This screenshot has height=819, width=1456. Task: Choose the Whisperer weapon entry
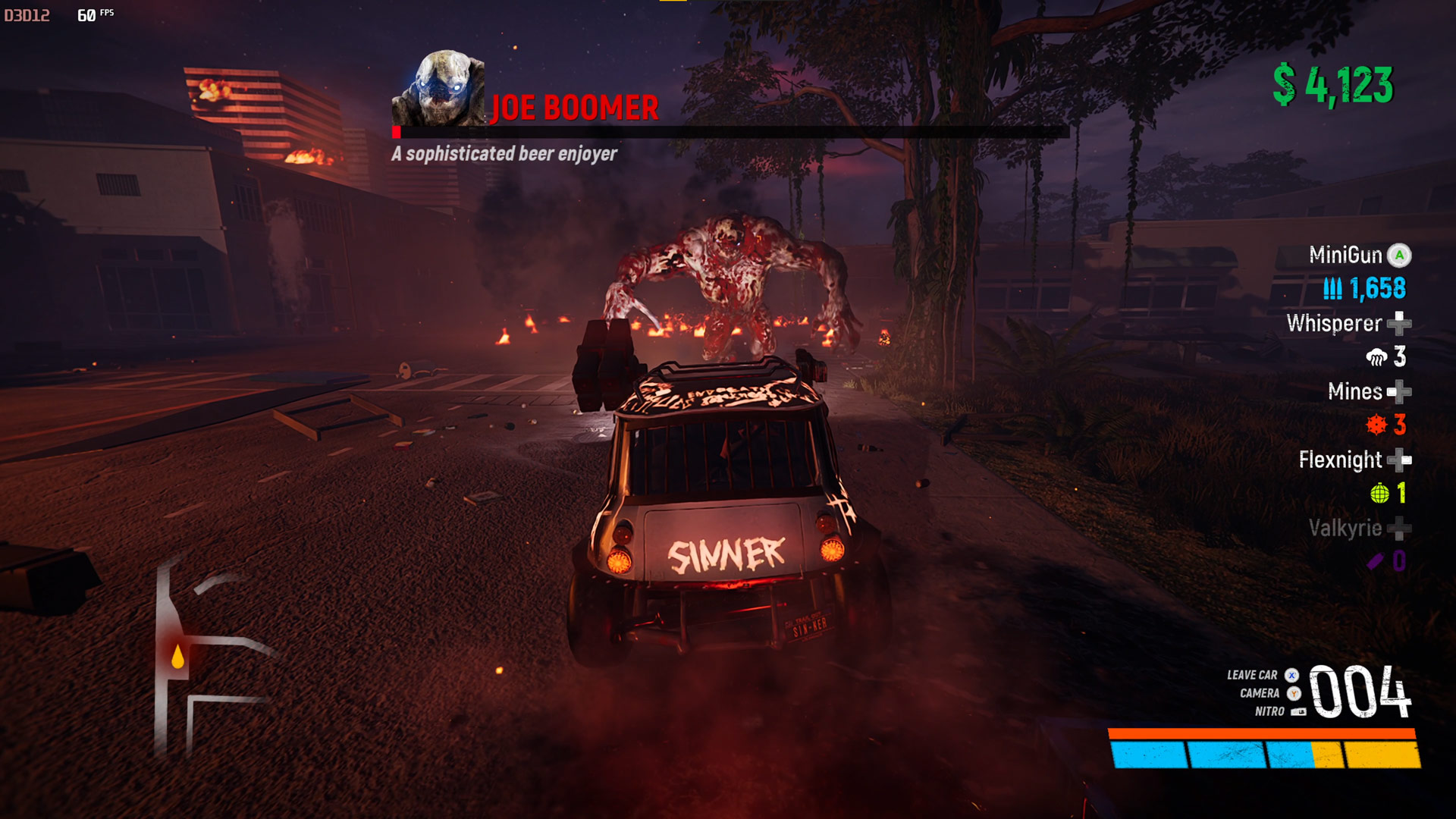point(1335,324)
